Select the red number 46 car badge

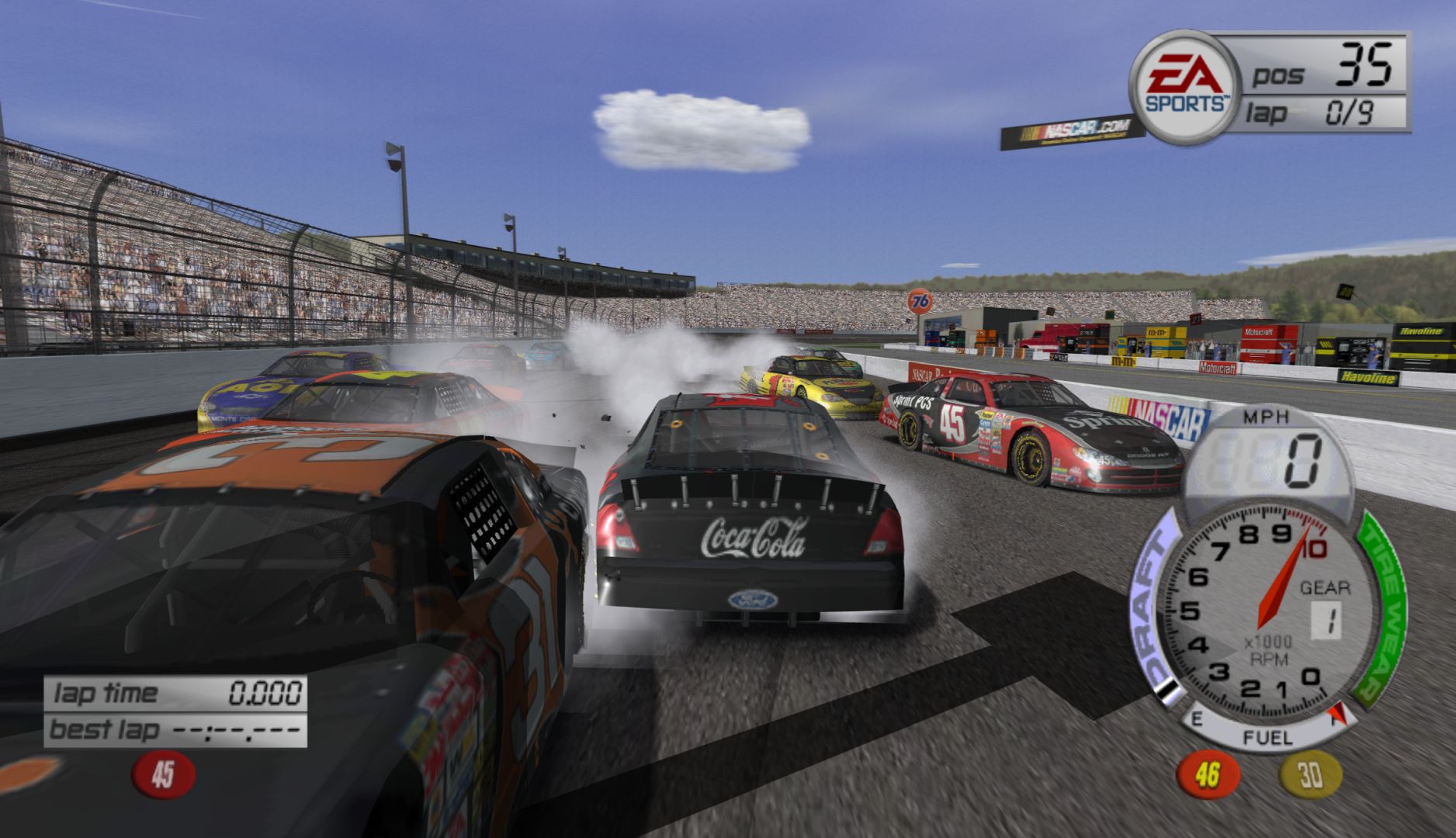tap(1208, 774)
